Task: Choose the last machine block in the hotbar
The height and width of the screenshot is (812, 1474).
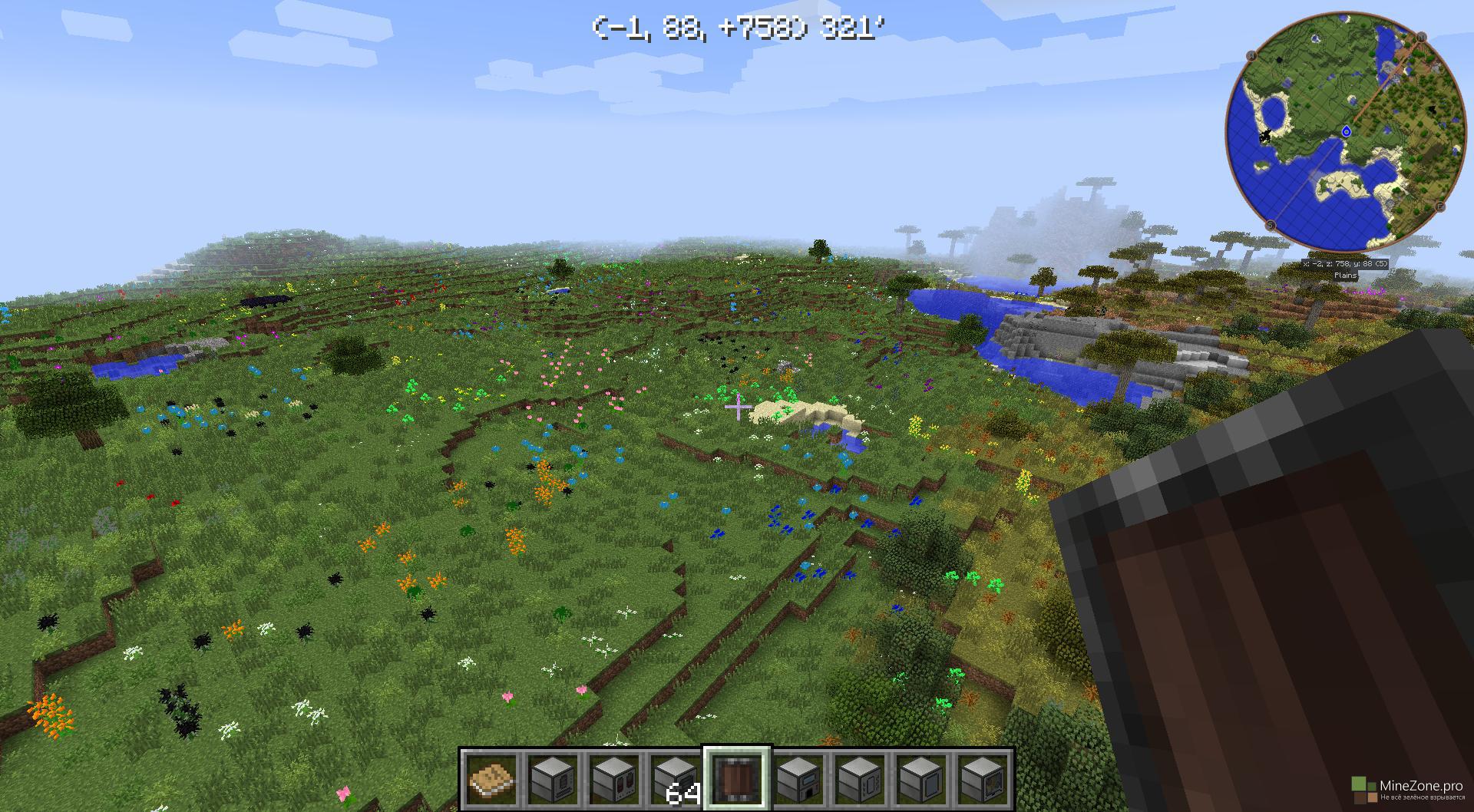Action: 983,778
